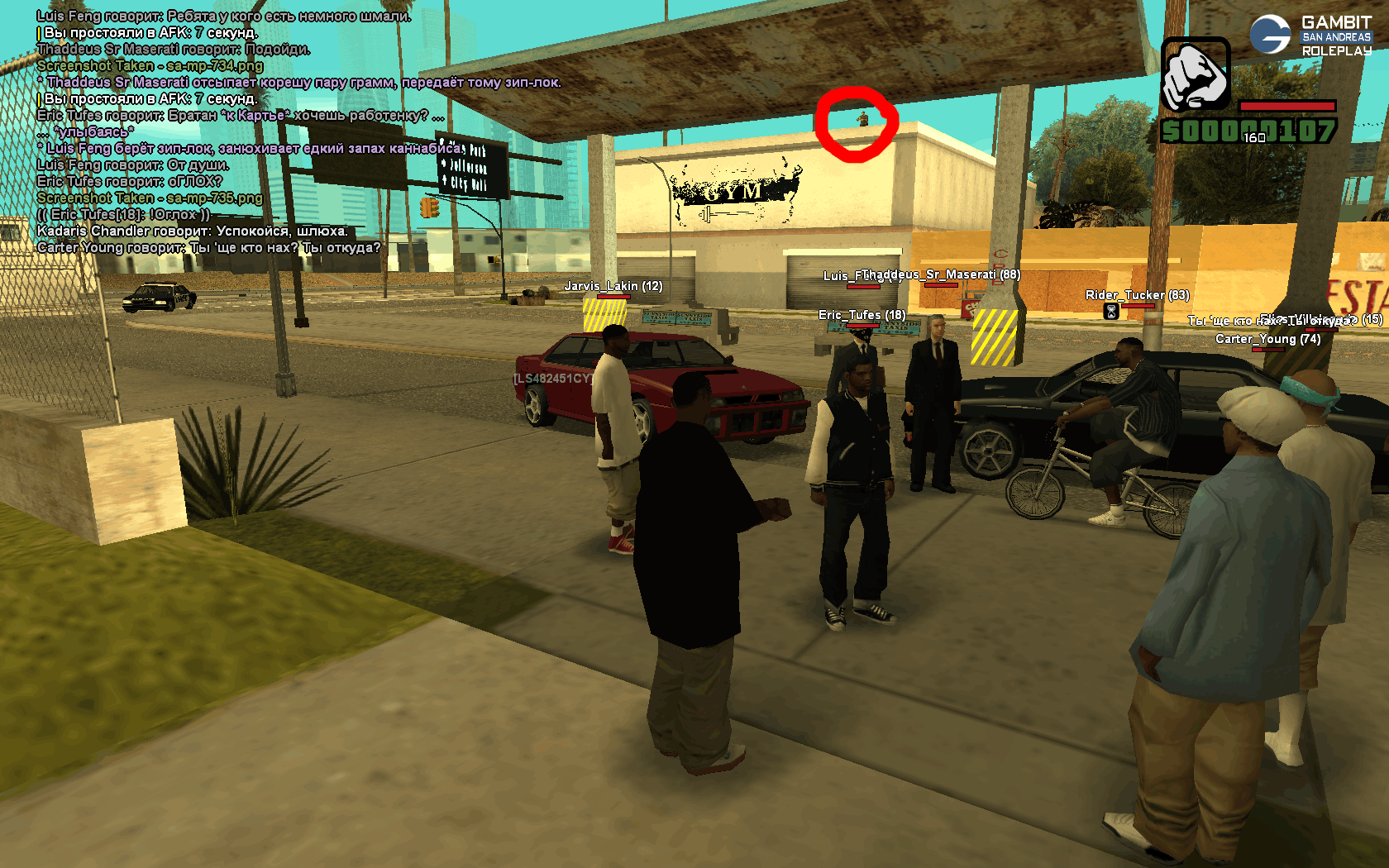Click the Gambit San Andreas Roleplay logo
1389x868 pixels.
click(x=1310, y=36)
